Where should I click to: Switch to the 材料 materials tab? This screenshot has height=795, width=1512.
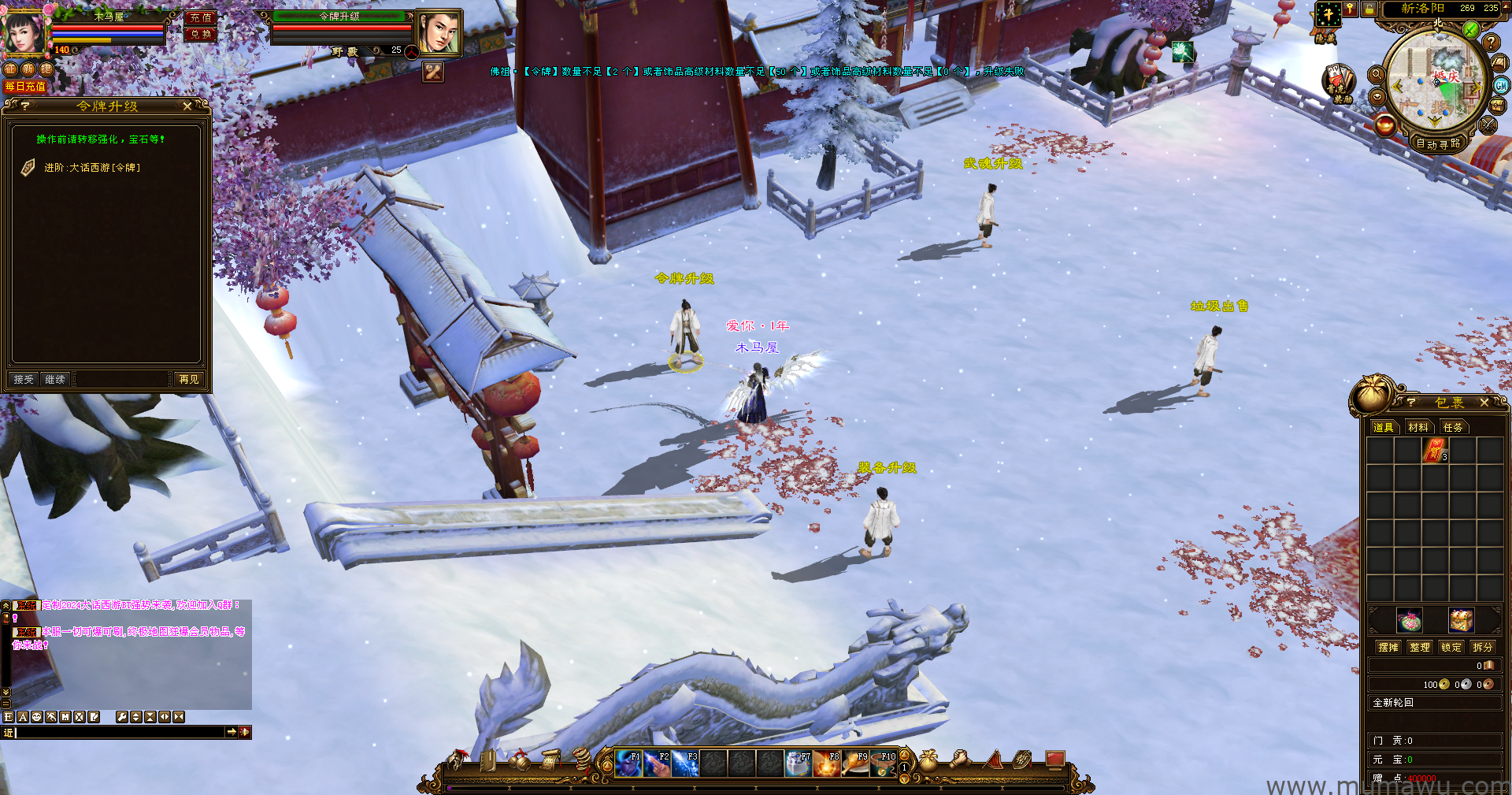click(1418, 428)
